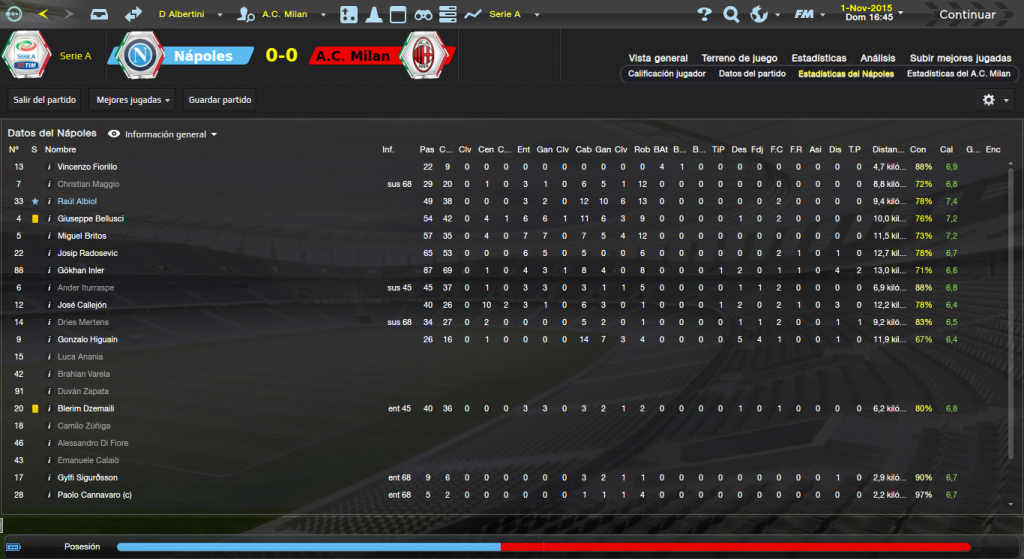1024x559 pixels.
Task: View Estadísticas del A.C. Milan
Action: (x=958, y=74)
